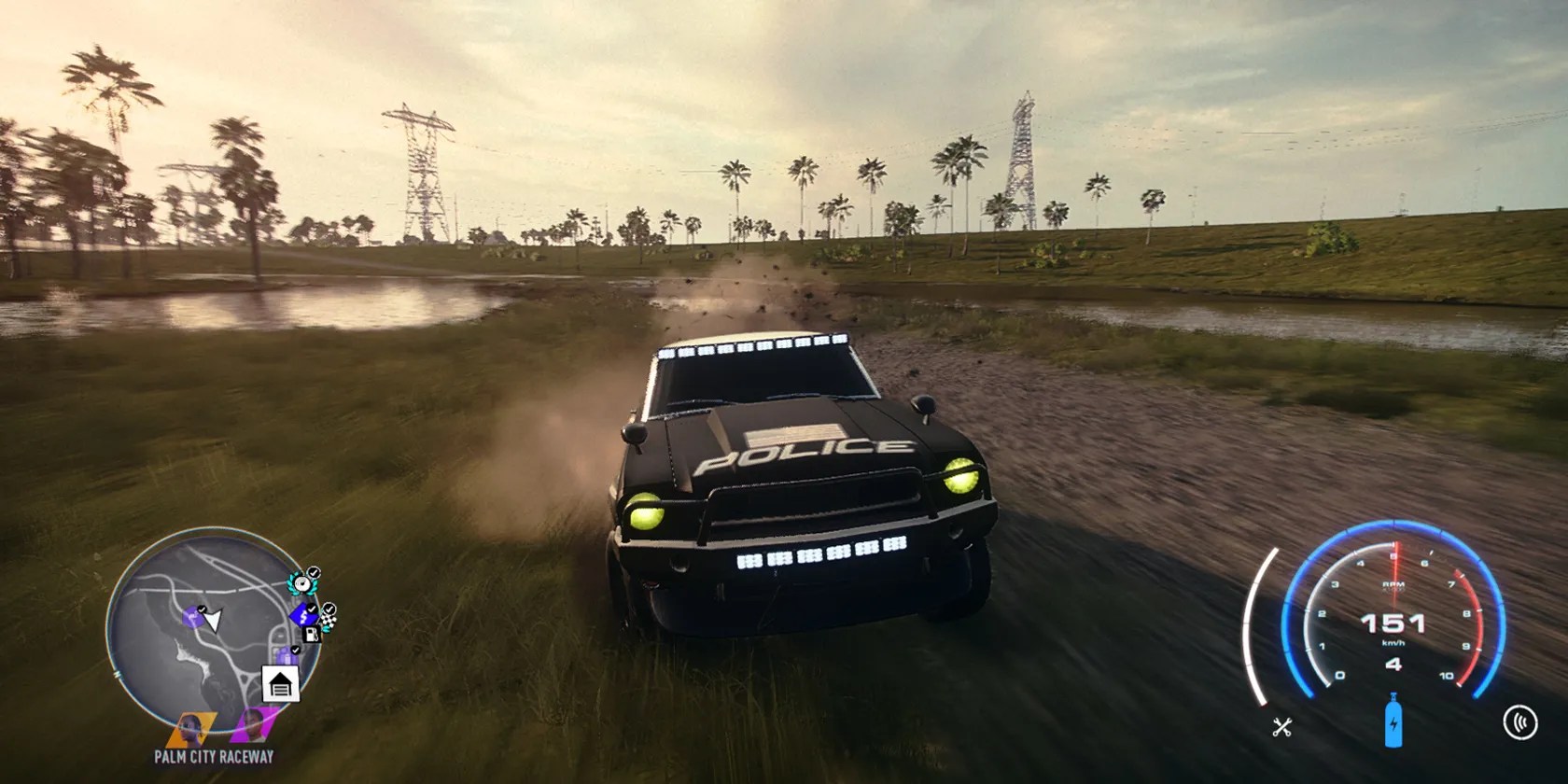The height and width of the screenshot is (784, 1568).
Task: Select the blue dollar event icon on minimap
Action: tap(303, 616)
